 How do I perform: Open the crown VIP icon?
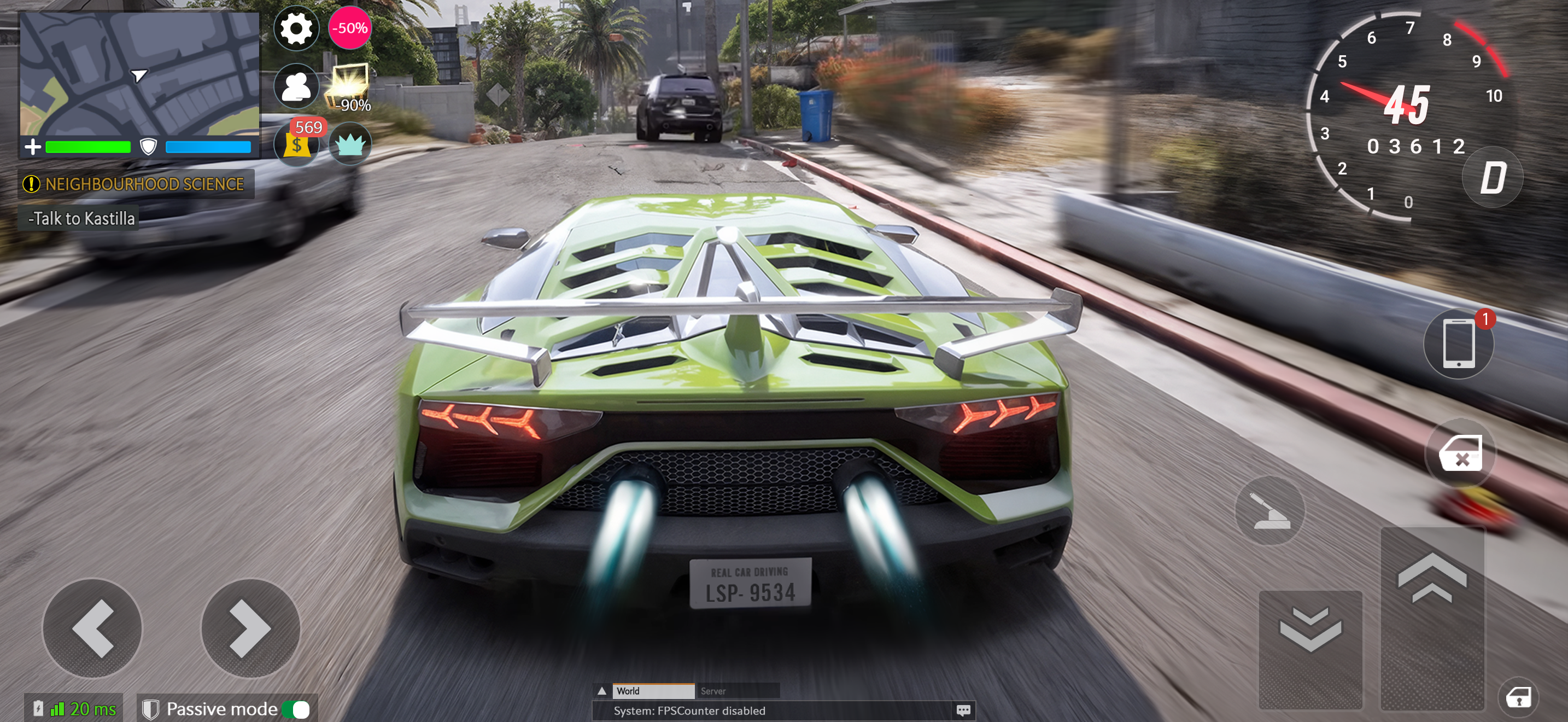(350, 144)
